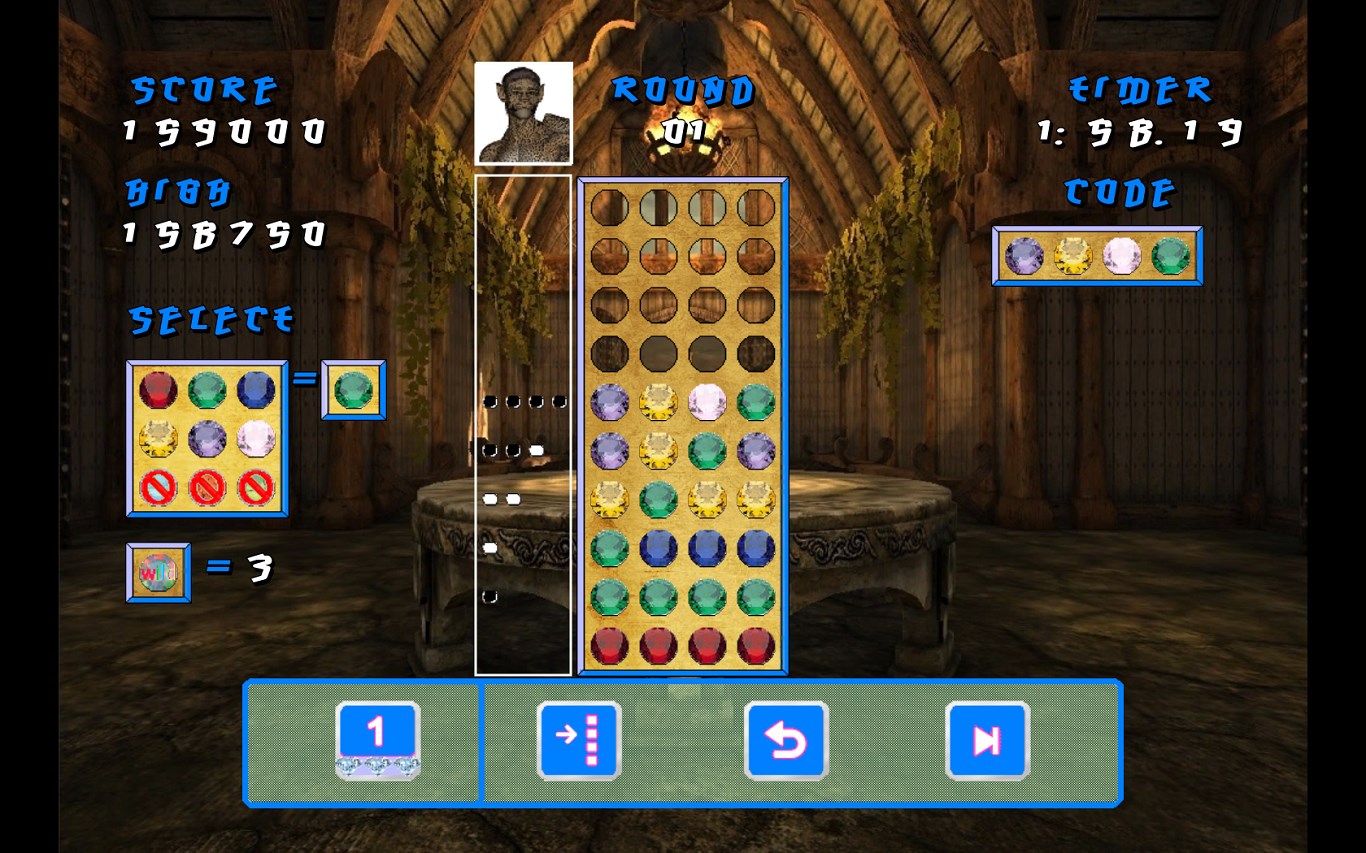This screenshot has width=1366, height=853.
Task: Pick the pale pink gem from the palette
Action: click(256, 438)
